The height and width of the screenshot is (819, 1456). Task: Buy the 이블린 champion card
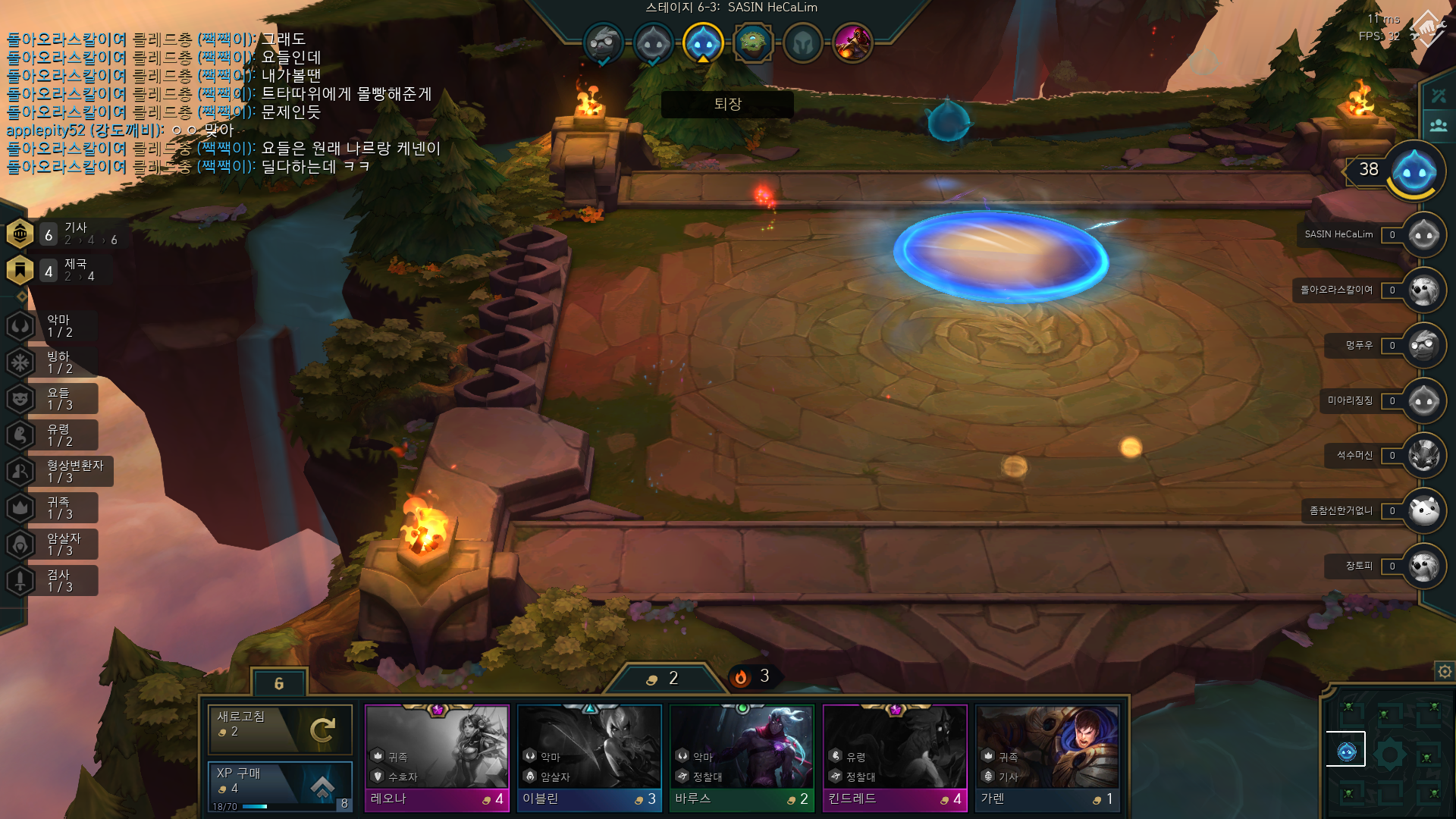[x=589, y=758]
